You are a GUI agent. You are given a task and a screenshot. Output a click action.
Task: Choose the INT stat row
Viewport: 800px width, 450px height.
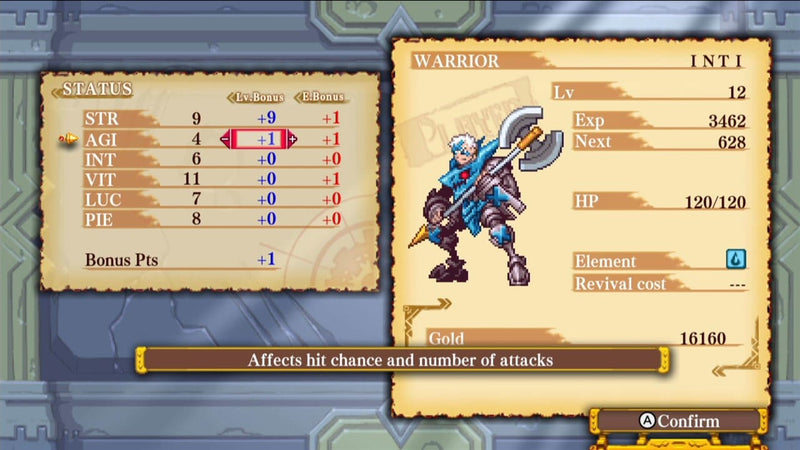(100, 159)
